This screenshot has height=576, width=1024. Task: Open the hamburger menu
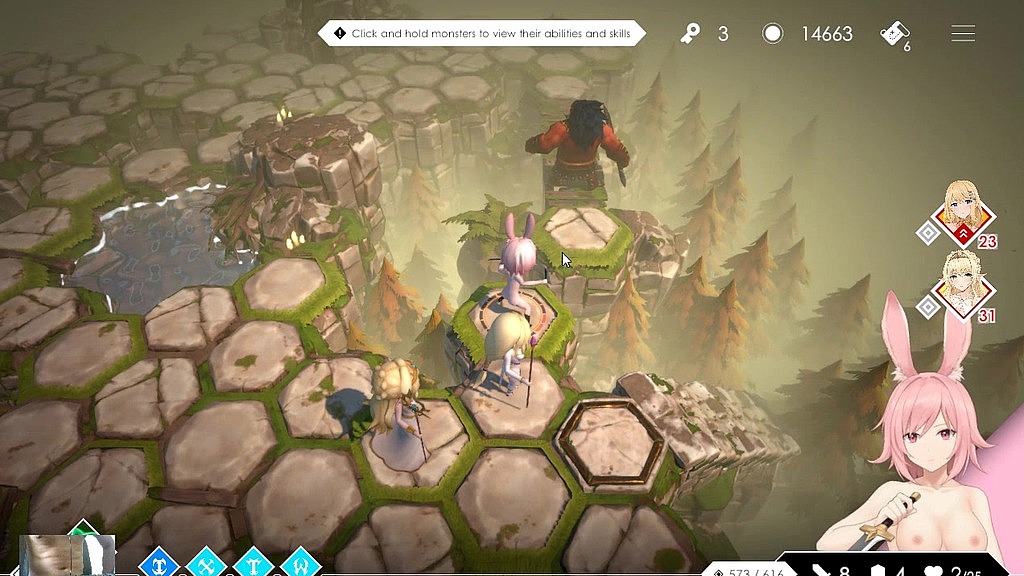pos(963,34)
